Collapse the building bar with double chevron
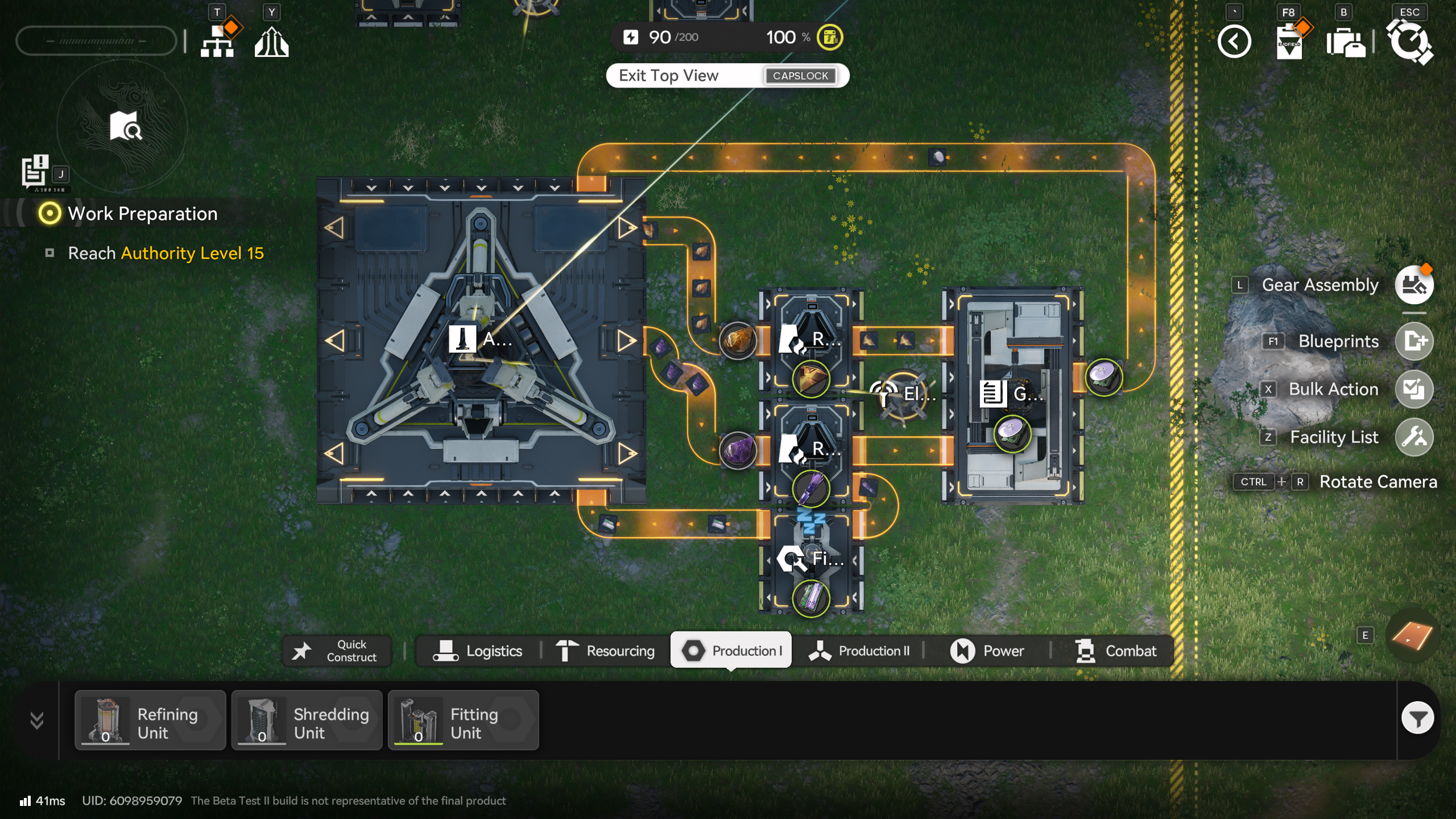This screenshot has height=819, width=1456. pyautogui.click(x=37, y=720)
